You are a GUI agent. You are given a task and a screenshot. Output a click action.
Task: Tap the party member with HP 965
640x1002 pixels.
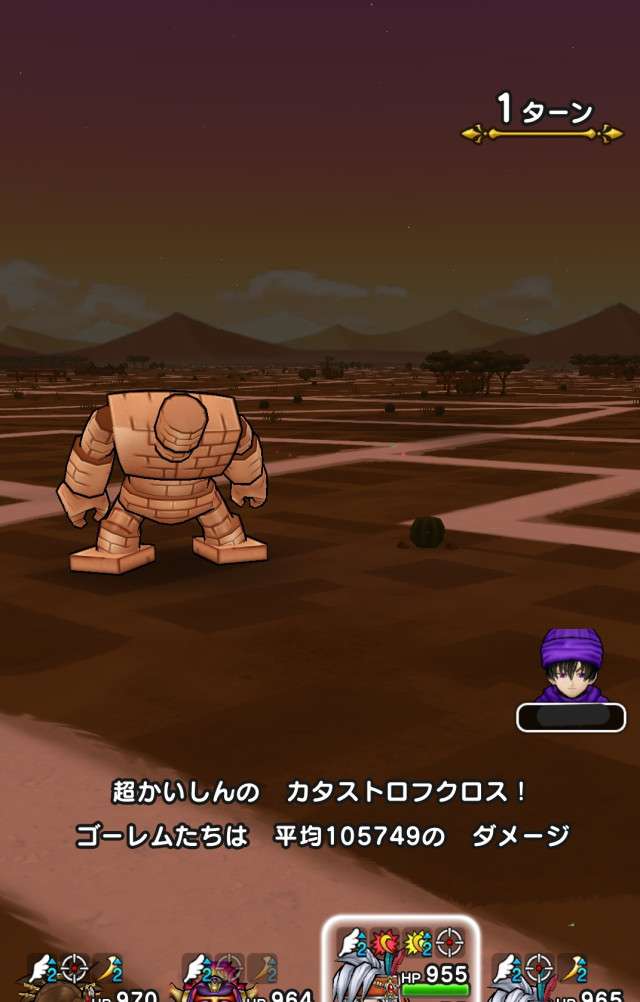click(558, 978)
